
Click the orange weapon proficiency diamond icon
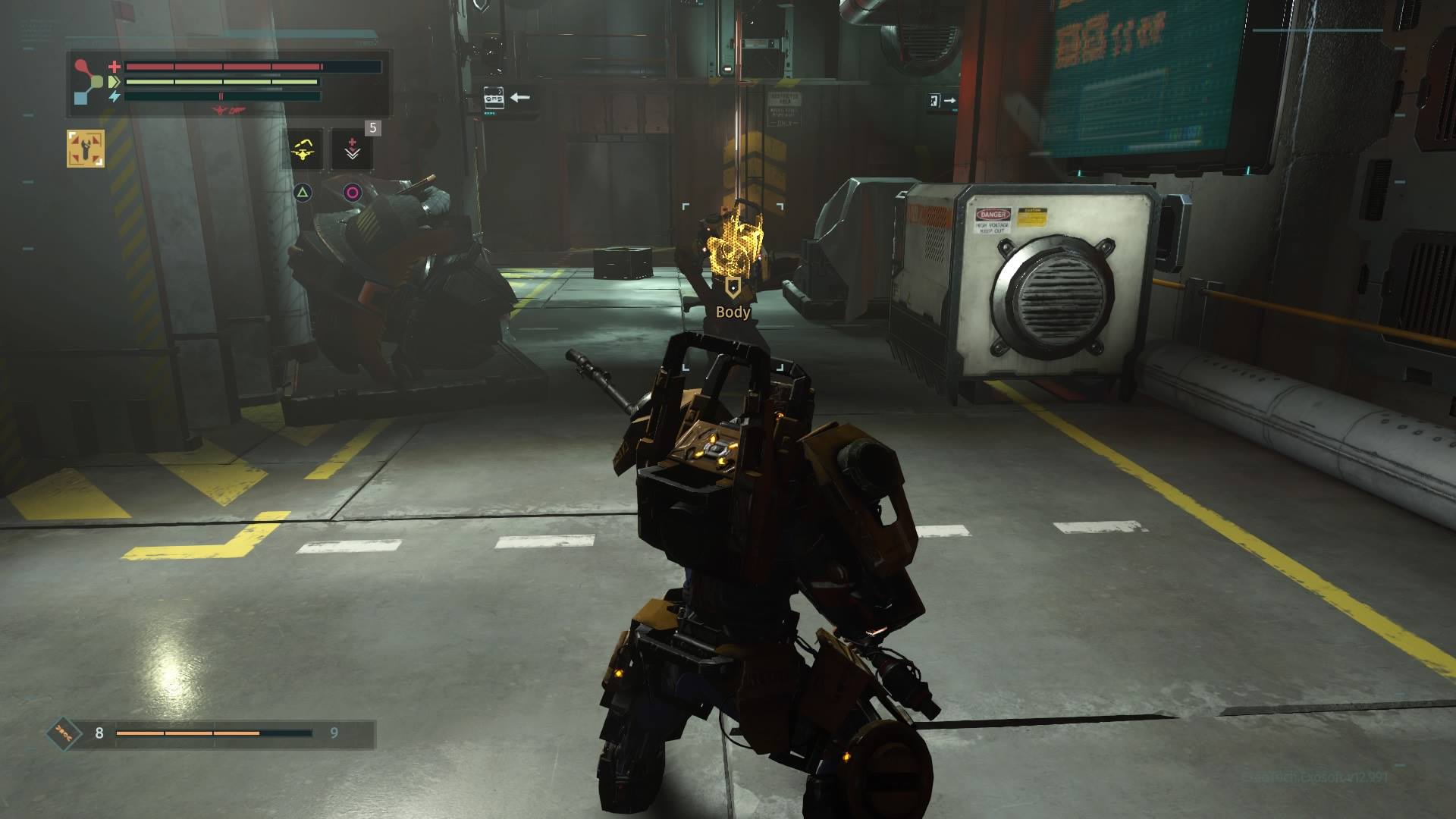coord(64,733)
